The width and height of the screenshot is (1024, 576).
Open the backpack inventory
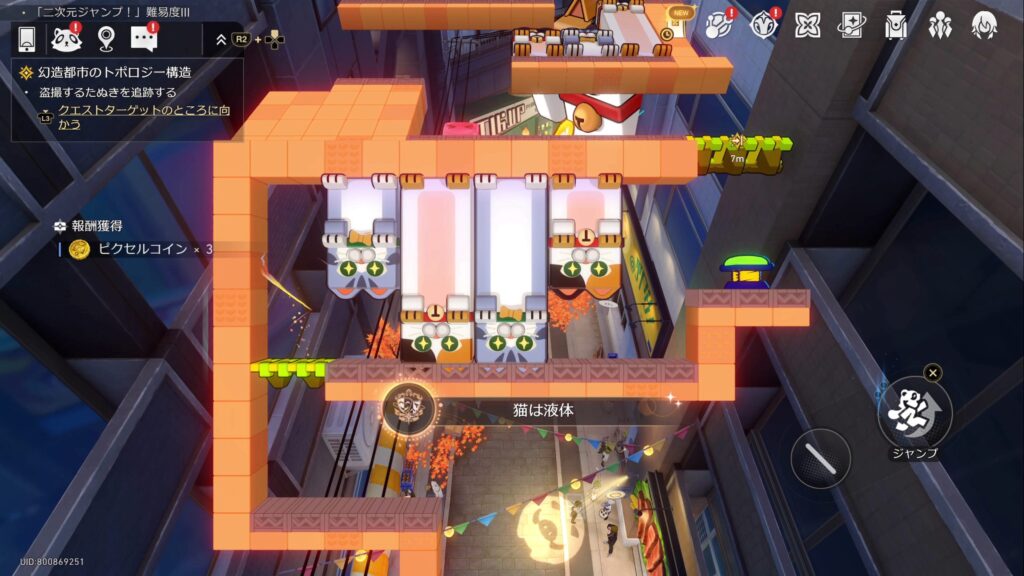(x=896, y=26)
